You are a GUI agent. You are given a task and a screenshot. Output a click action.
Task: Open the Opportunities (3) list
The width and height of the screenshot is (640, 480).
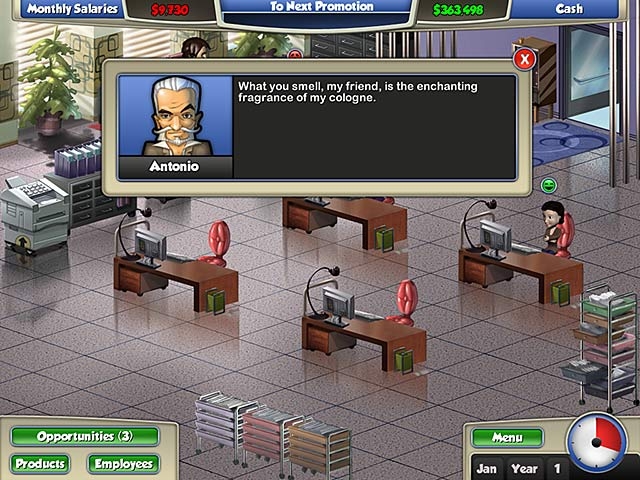coord(85,437)
